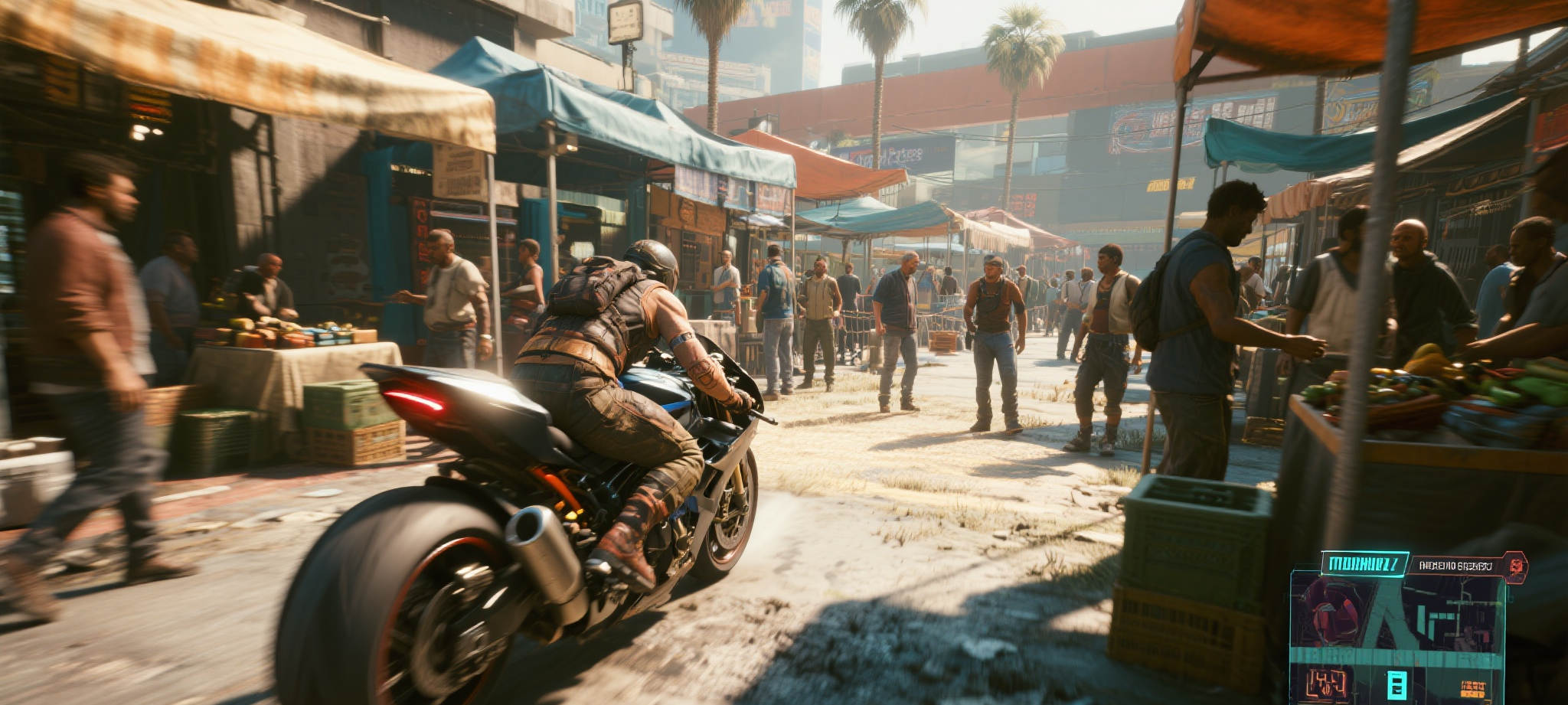
Task: Select the cyan tab above the minimap
Action: pos(1364,564)
